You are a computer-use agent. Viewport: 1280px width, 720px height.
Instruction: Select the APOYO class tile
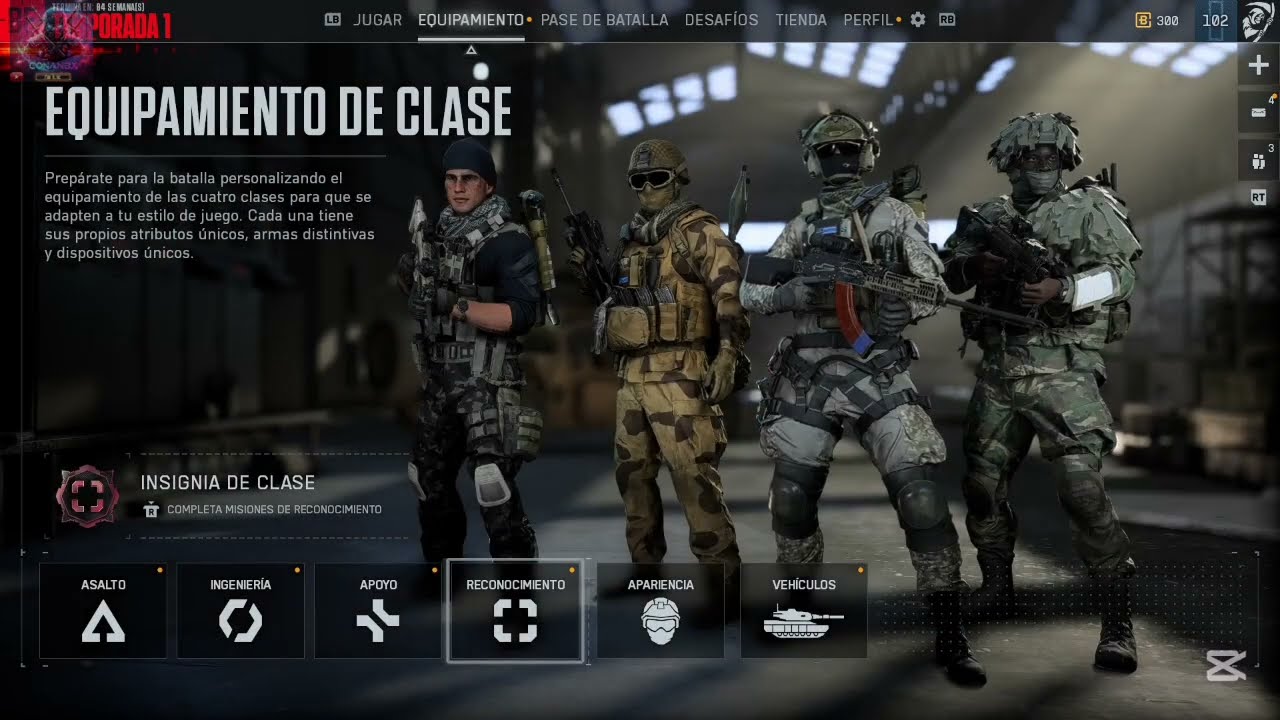pos(378,610)
